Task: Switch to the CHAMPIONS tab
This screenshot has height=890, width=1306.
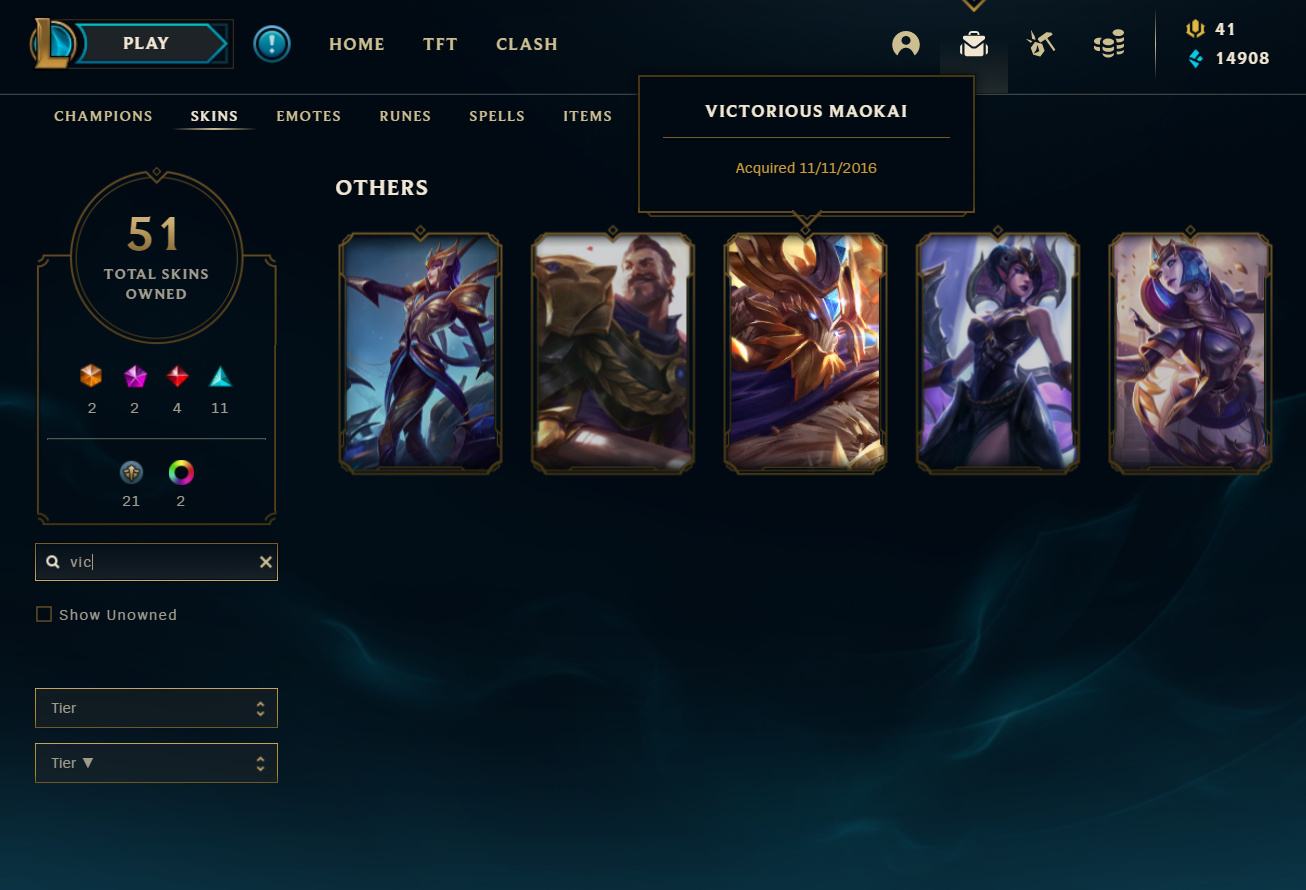Action: (103, 116)
